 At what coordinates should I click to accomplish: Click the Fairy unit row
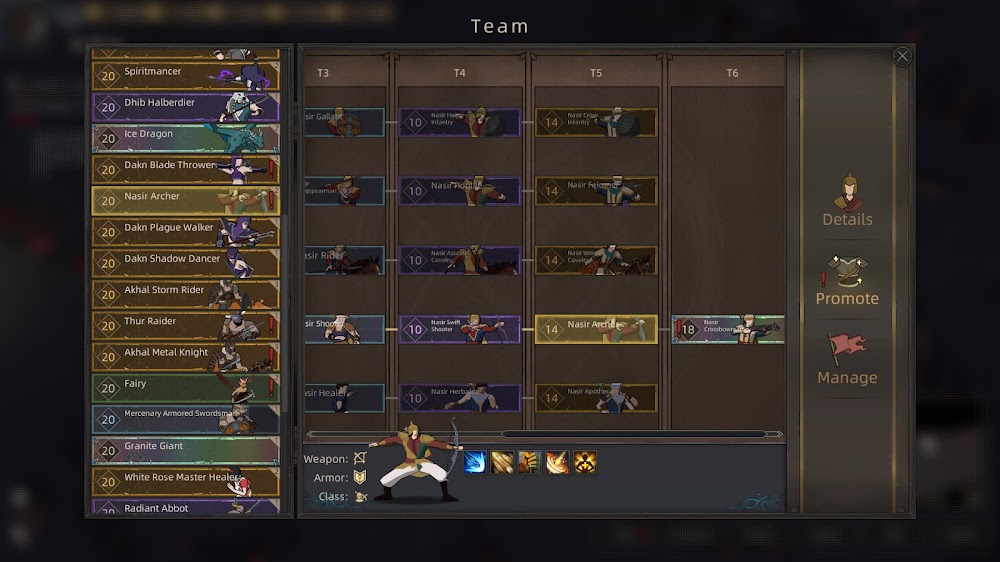pos(186,388)
